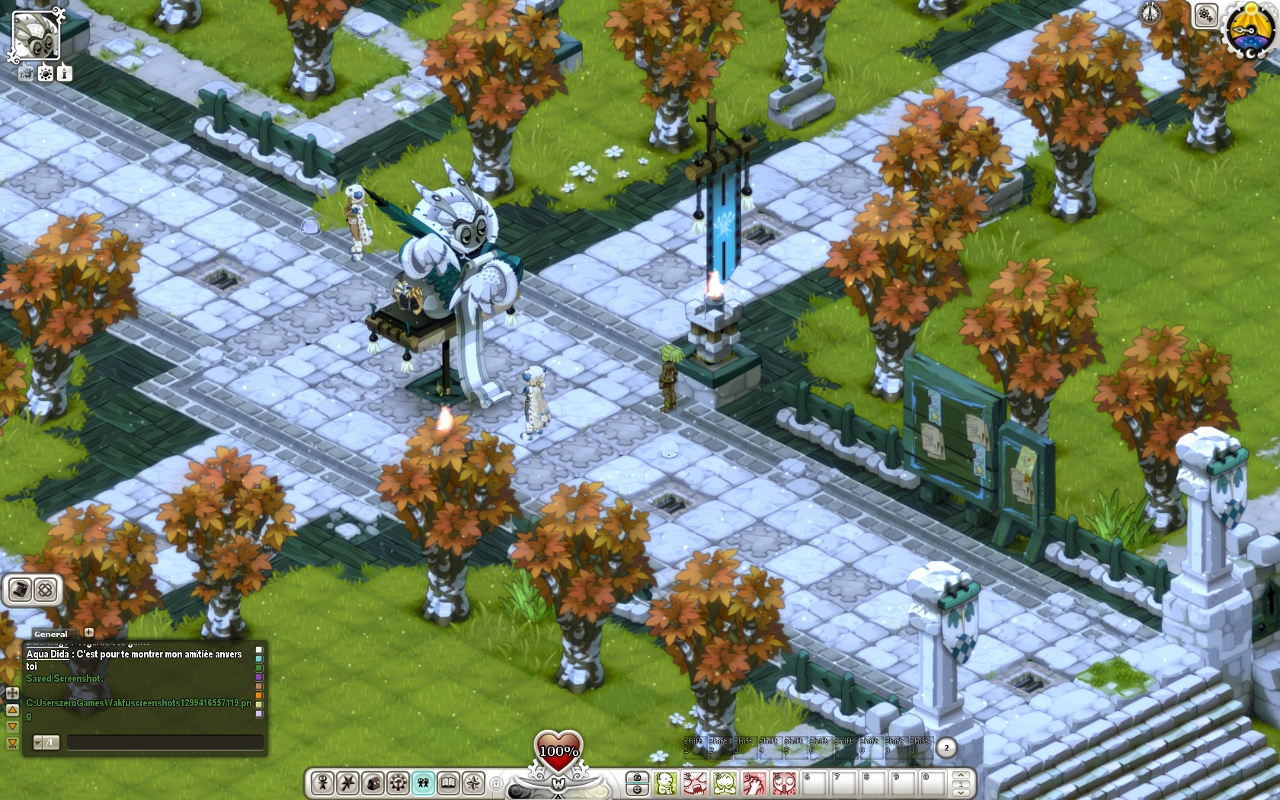Select the character portrait in the corner

pyautogui.click(x=35, y=35)
